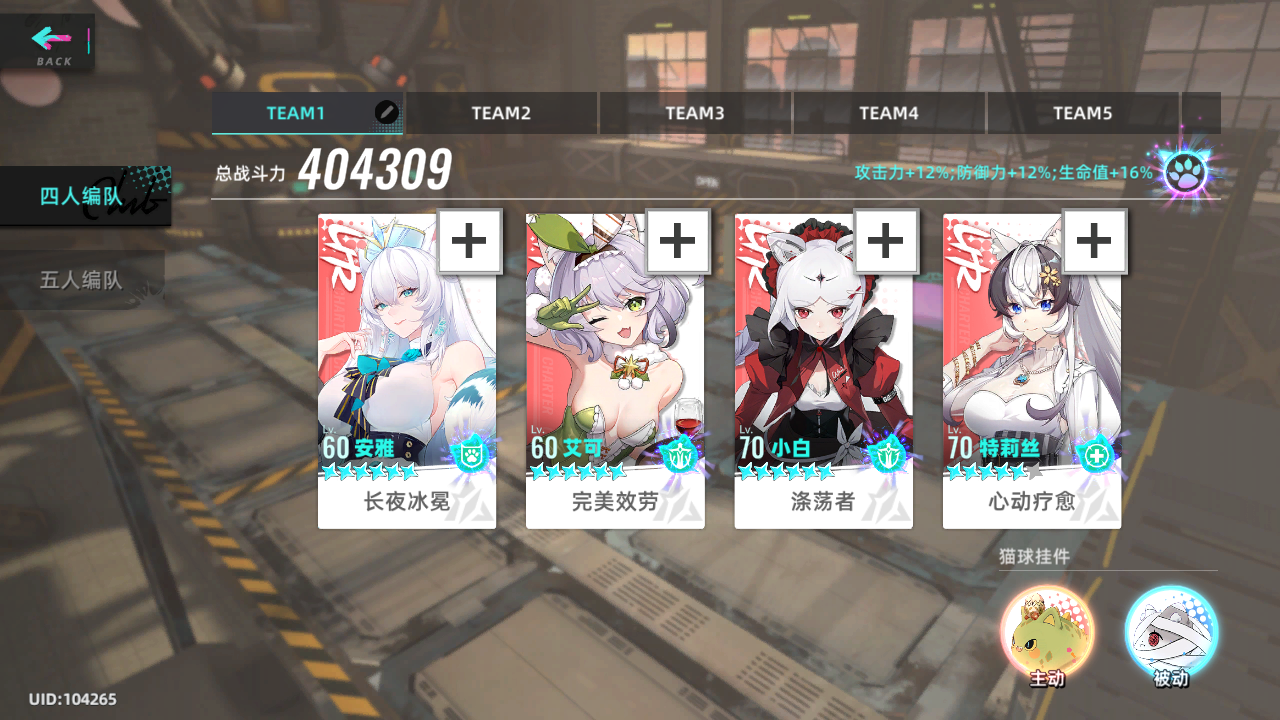The image size is (1280, 720).
Task: Choose 五人编队 five-member formation
Action: [x=82, y=280]
